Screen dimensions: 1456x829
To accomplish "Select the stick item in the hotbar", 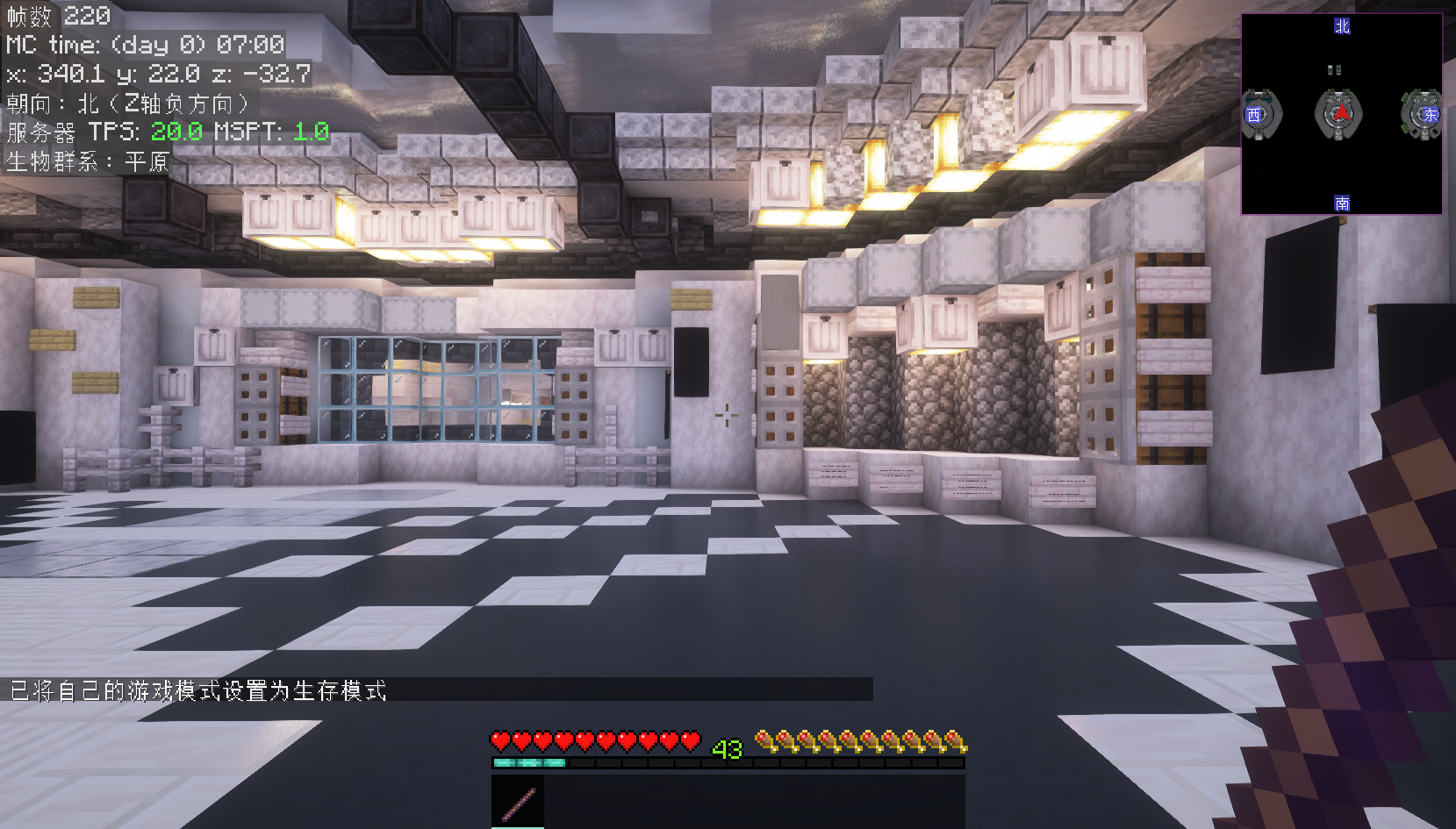I will (x=518, y=802).
